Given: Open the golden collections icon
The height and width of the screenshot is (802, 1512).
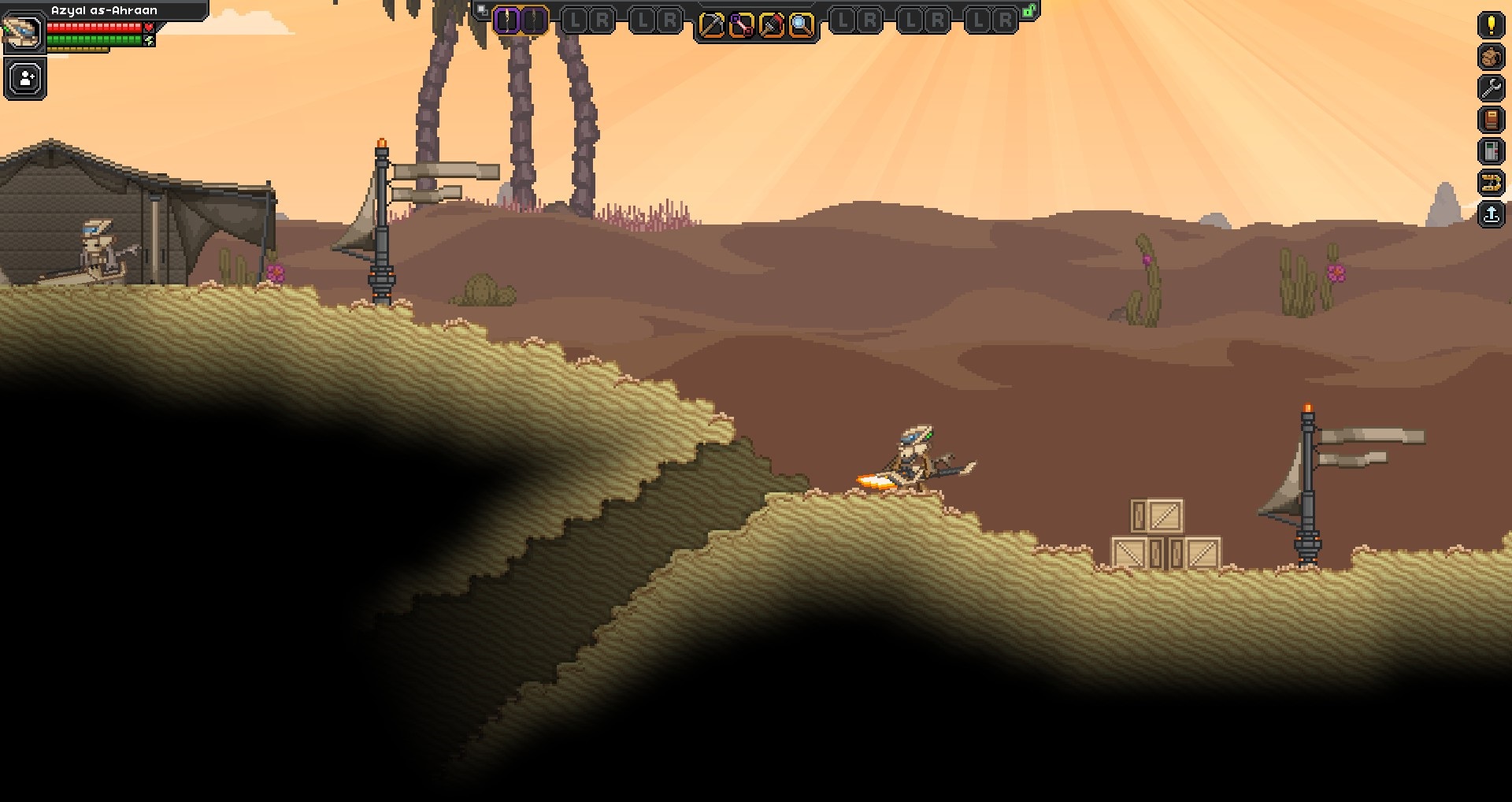Looking at the screenshot, I should 1491,183.
